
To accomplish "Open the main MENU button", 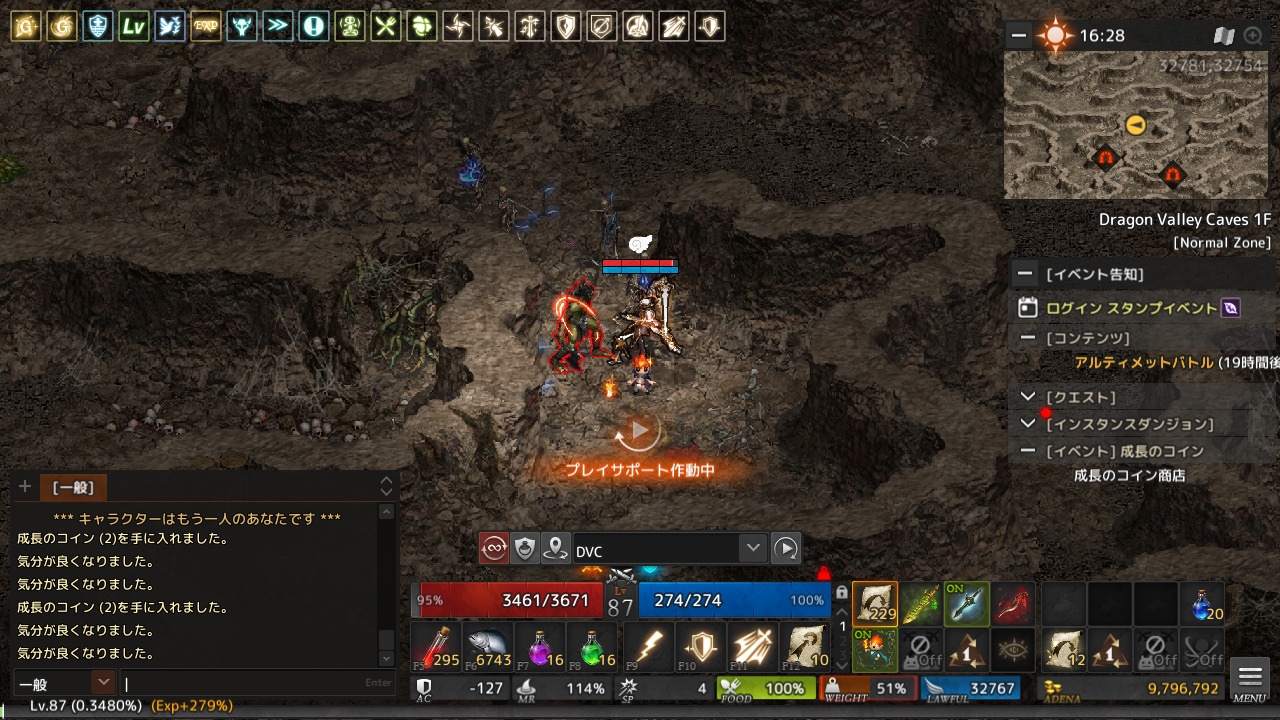I will point(1250,679).
